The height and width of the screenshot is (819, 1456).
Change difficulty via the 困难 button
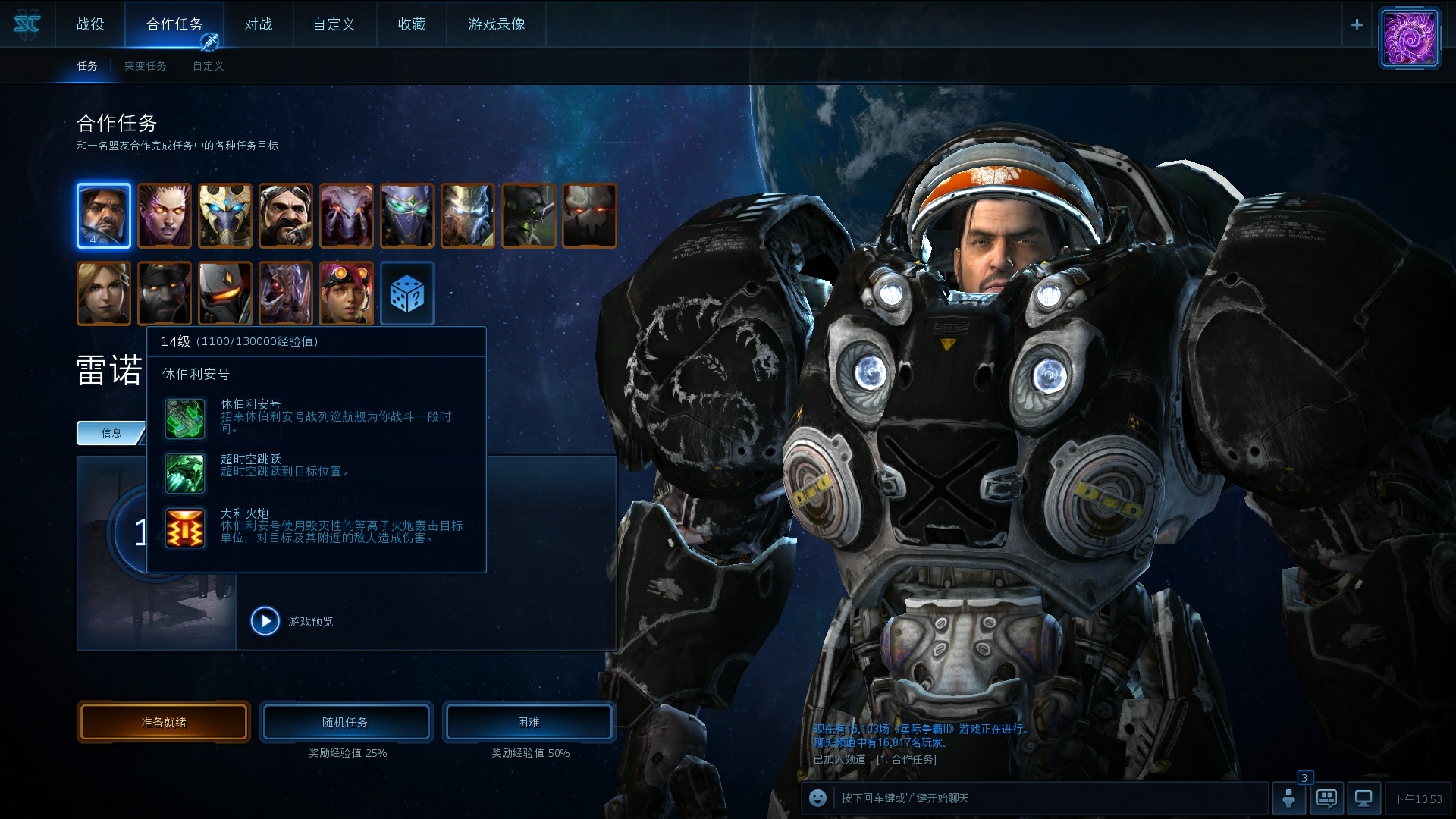tap(529, 722)
